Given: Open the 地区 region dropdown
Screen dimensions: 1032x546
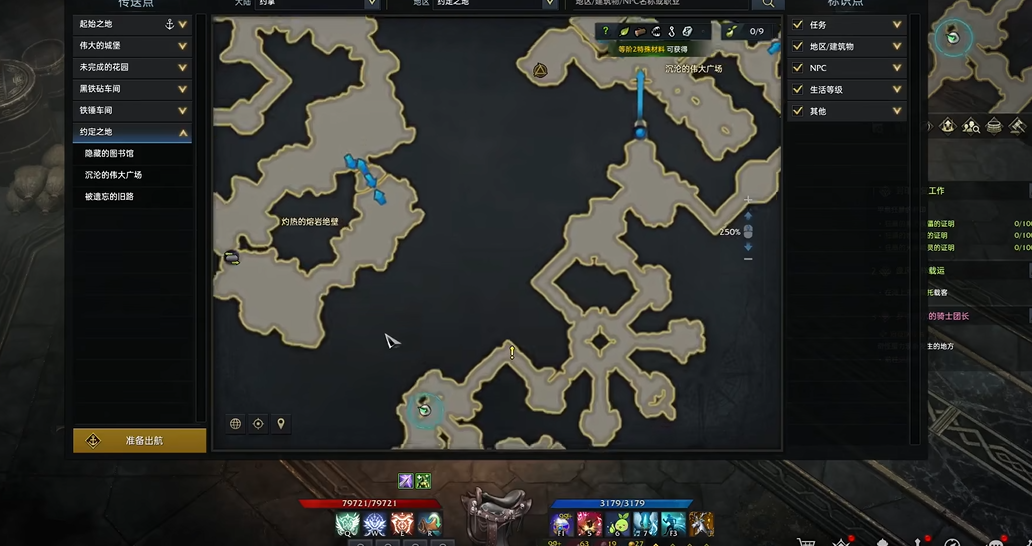Looking at the screenshot, I should coord(549,4).
